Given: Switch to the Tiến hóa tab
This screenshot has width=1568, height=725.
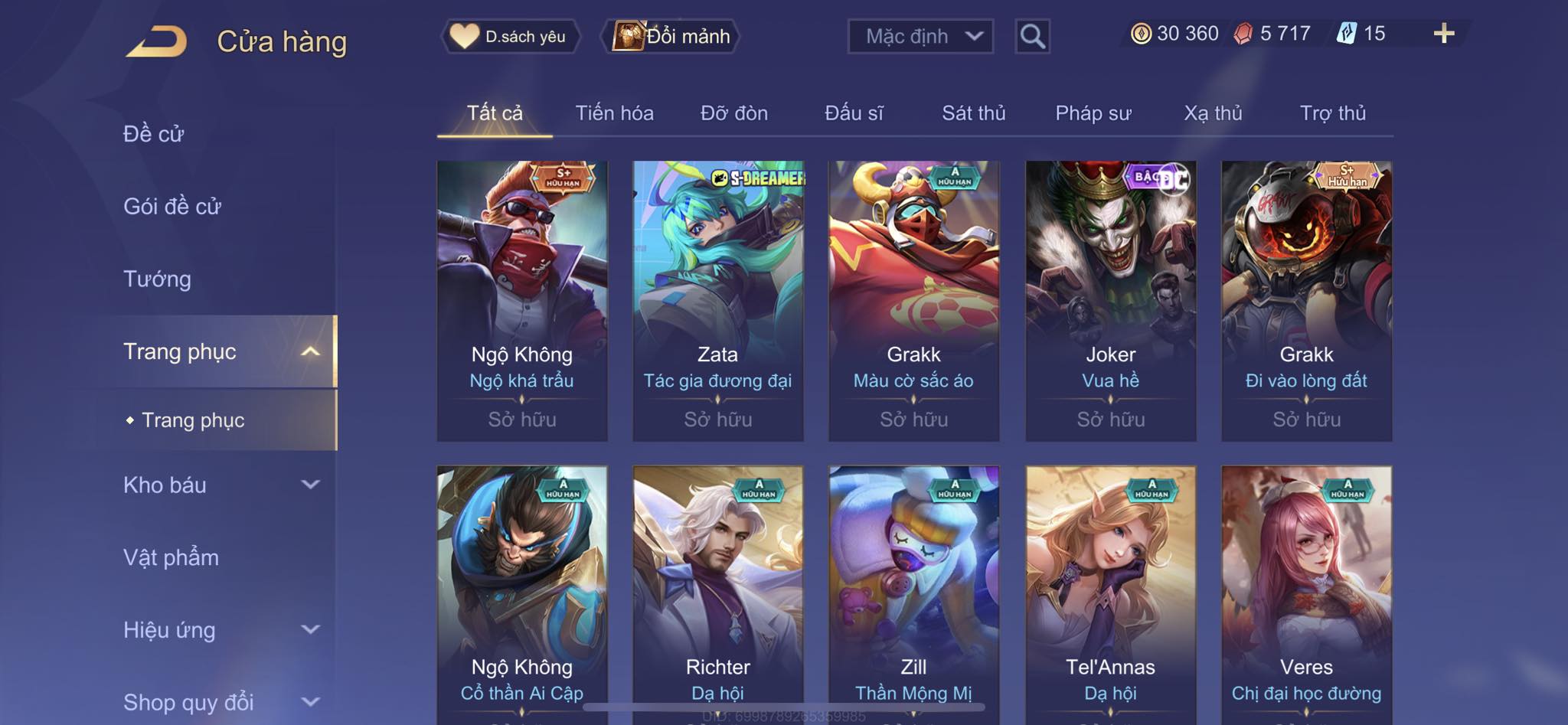Looking at the screenshot, I should point(614,113).
